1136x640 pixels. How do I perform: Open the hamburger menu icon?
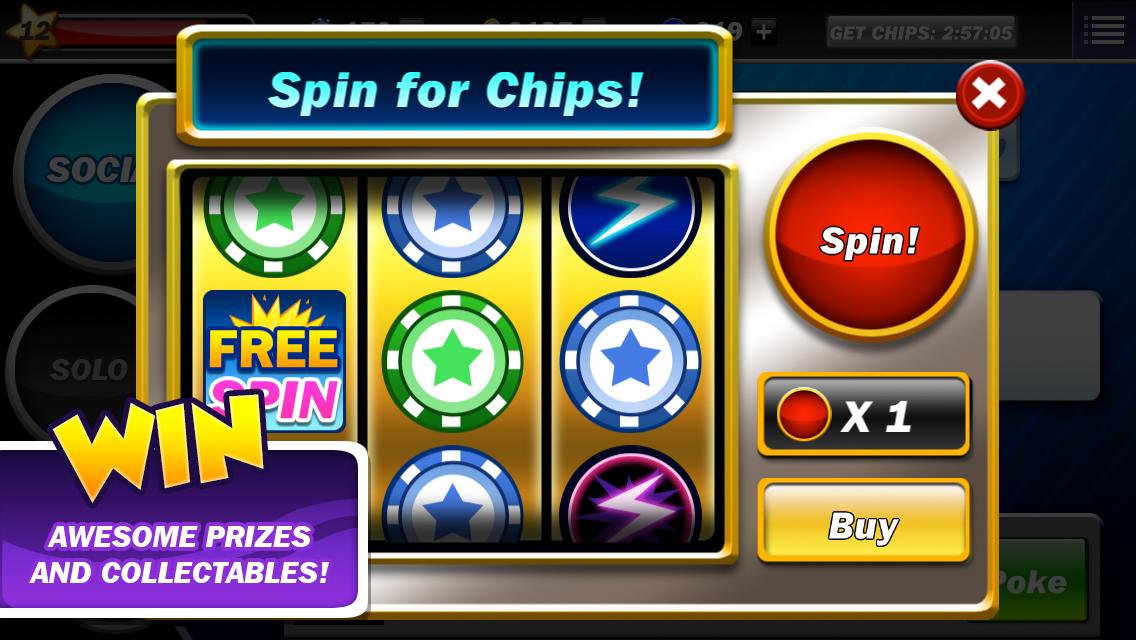tap(1103, 30)
